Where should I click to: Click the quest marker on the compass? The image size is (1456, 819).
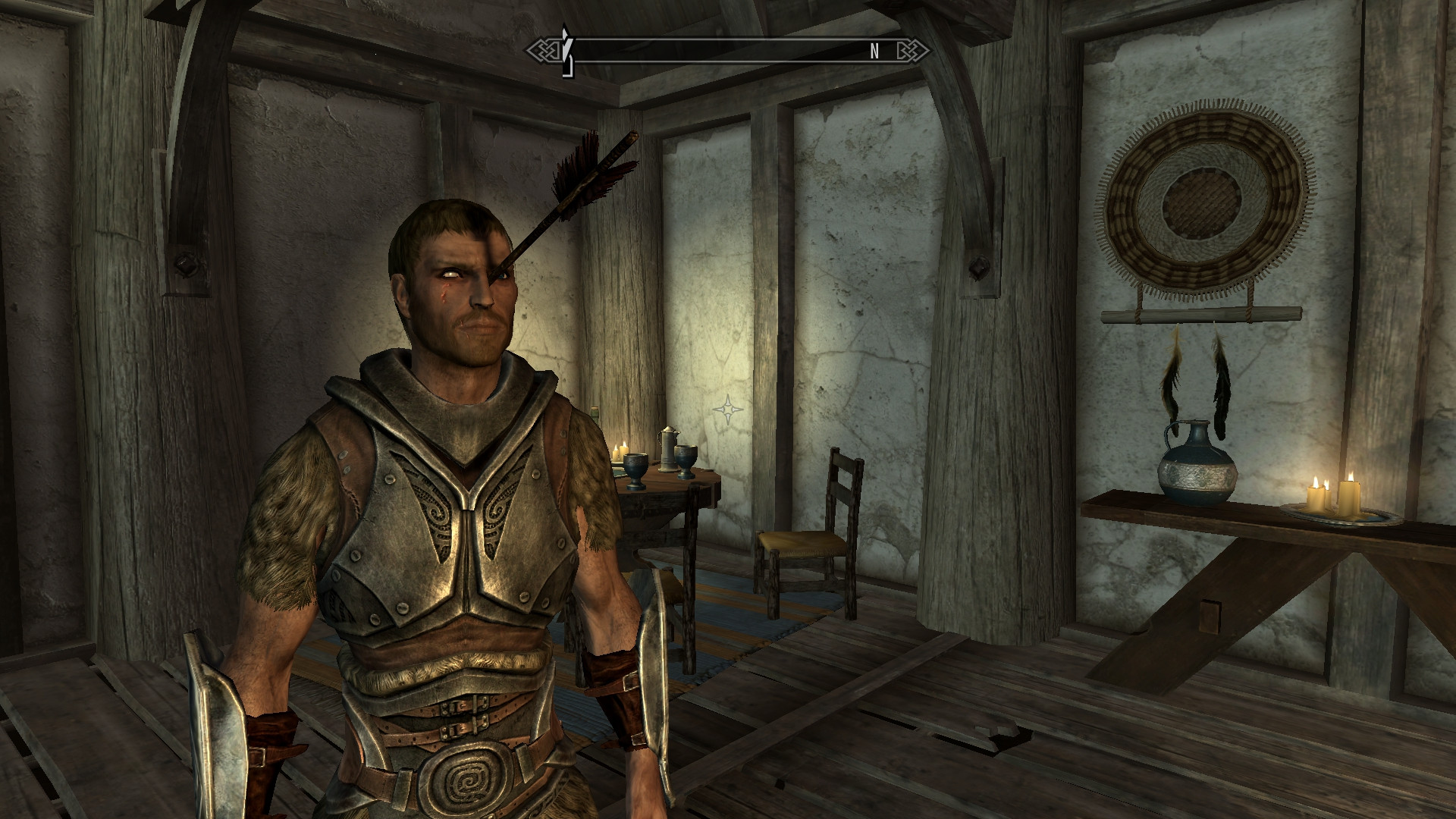pyautogui.click(x=566, y=51)
